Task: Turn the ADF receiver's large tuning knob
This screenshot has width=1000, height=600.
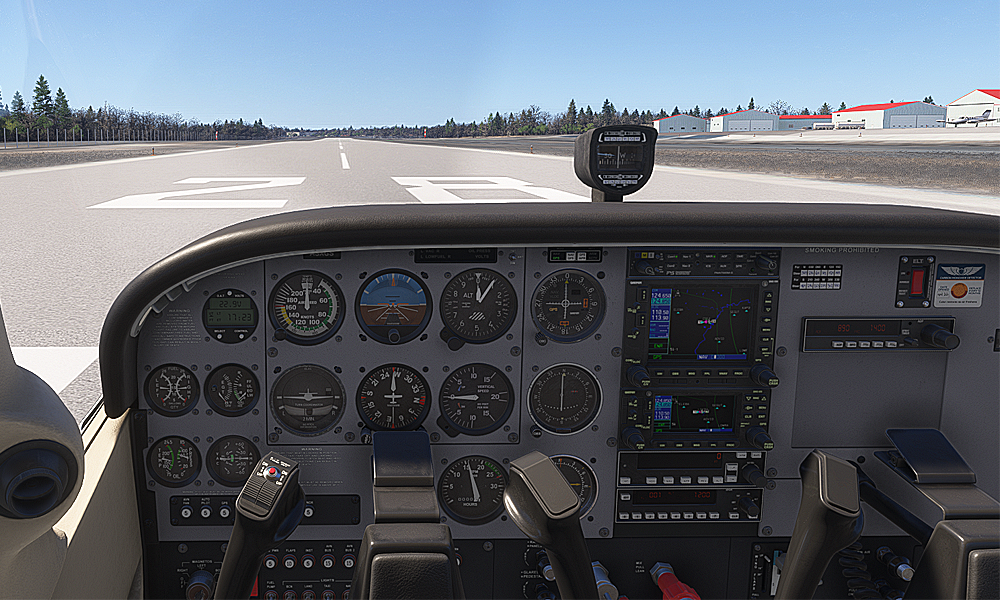Action: point(939,337)
